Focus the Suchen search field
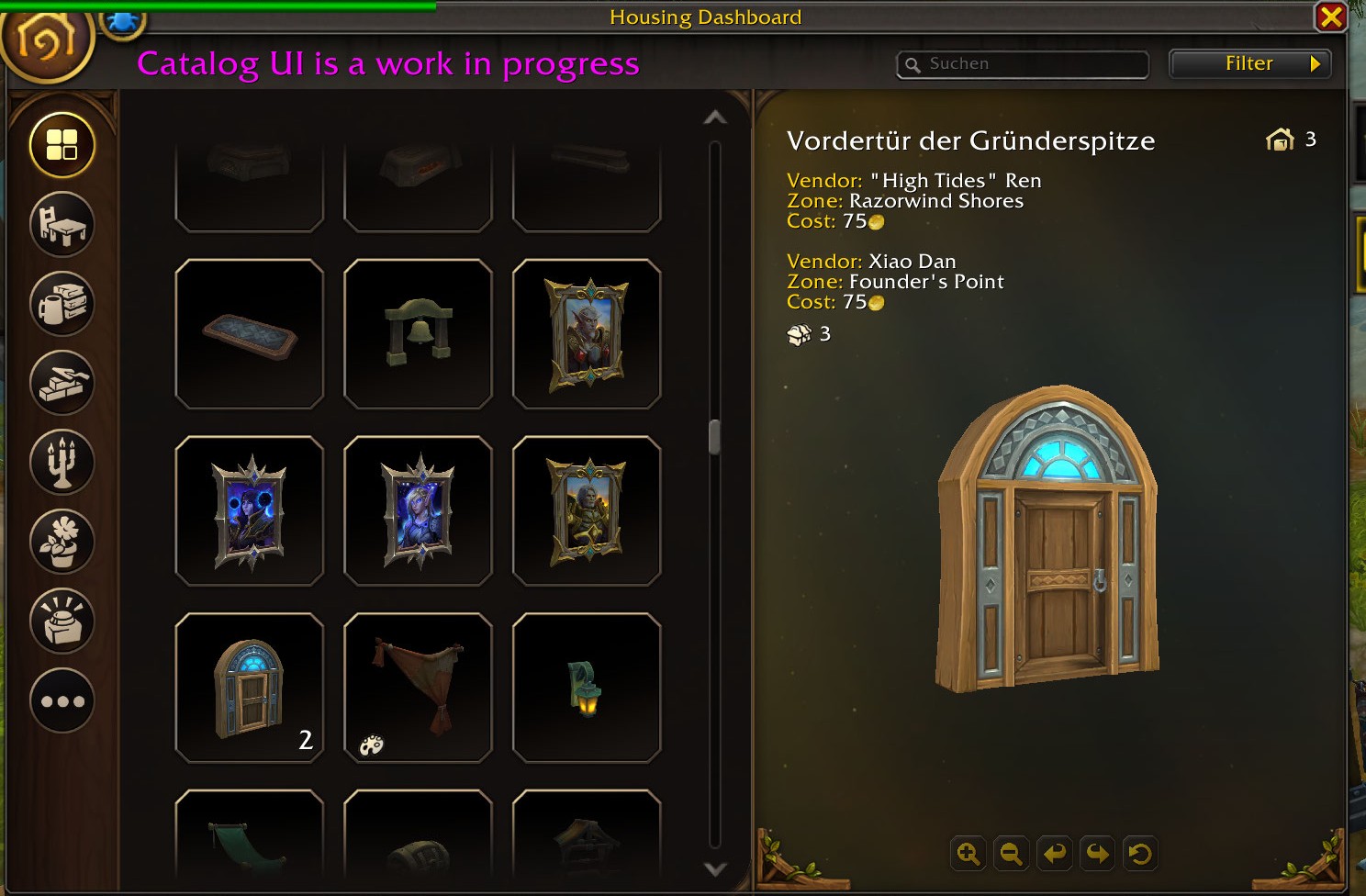 point(1028,64)
